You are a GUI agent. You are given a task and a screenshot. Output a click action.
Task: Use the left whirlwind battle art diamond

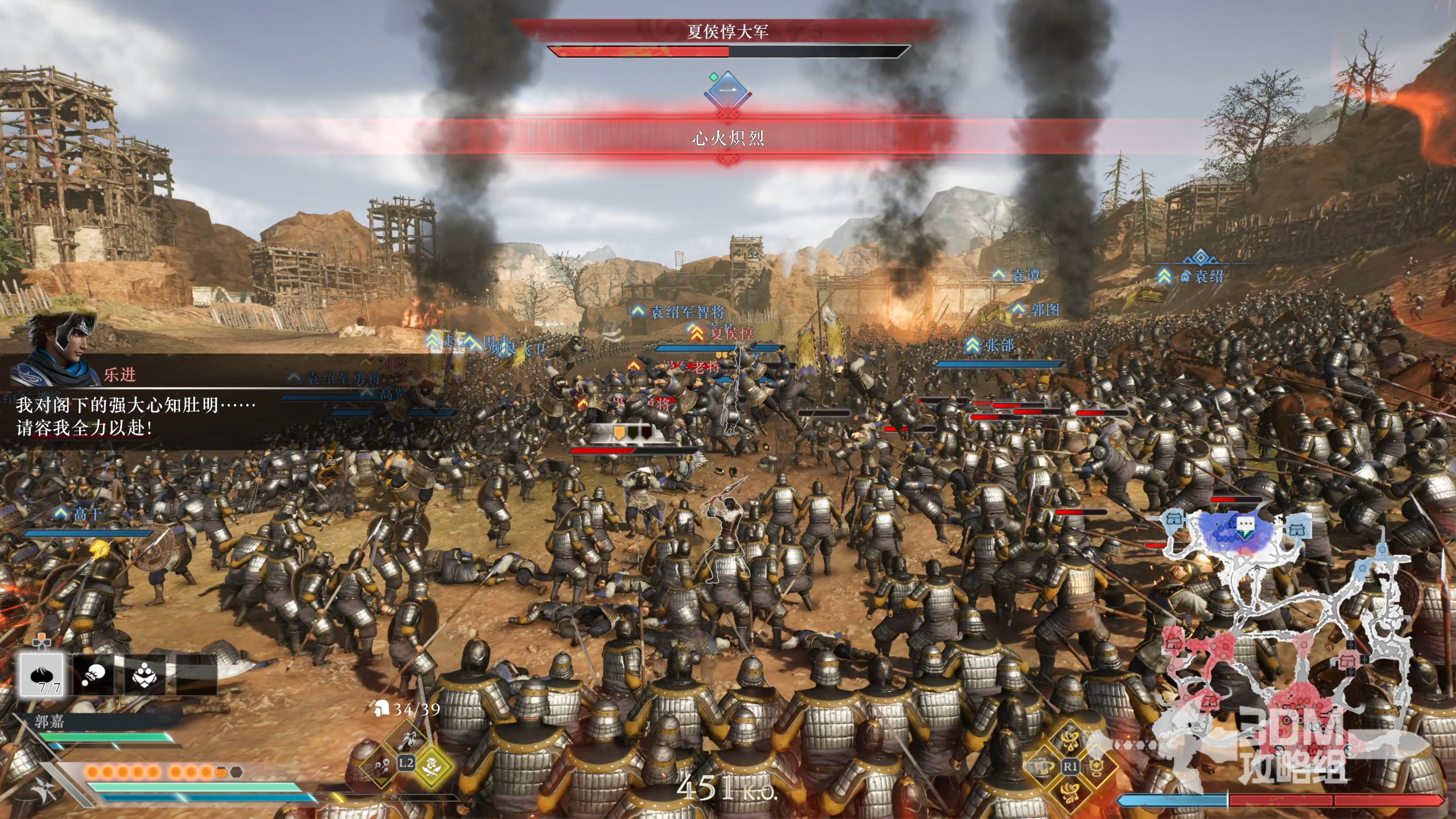coord(1044,767)
